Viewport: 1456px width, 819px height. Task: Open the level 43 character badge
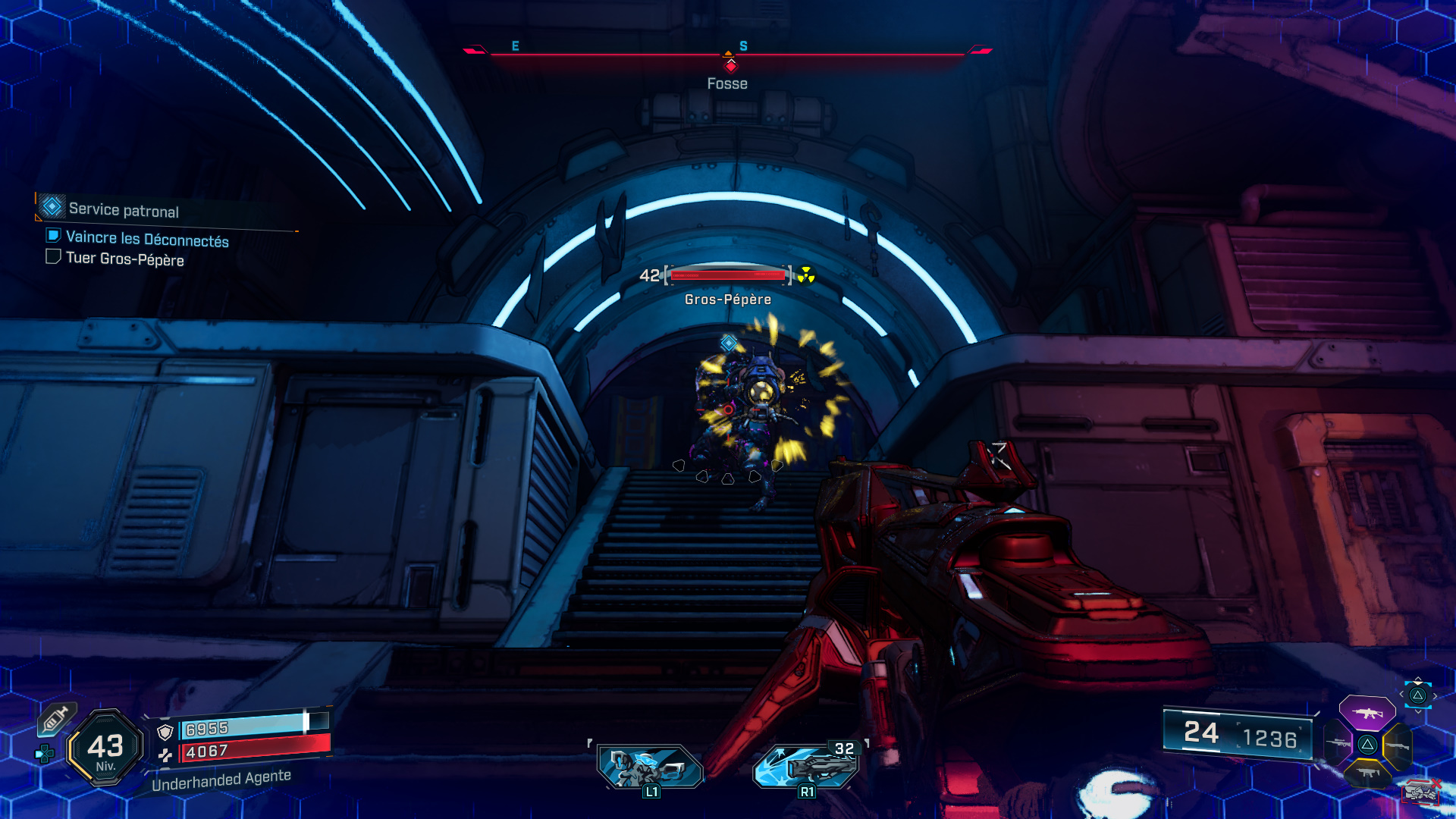pyautogui.click(x=105, y=748)
